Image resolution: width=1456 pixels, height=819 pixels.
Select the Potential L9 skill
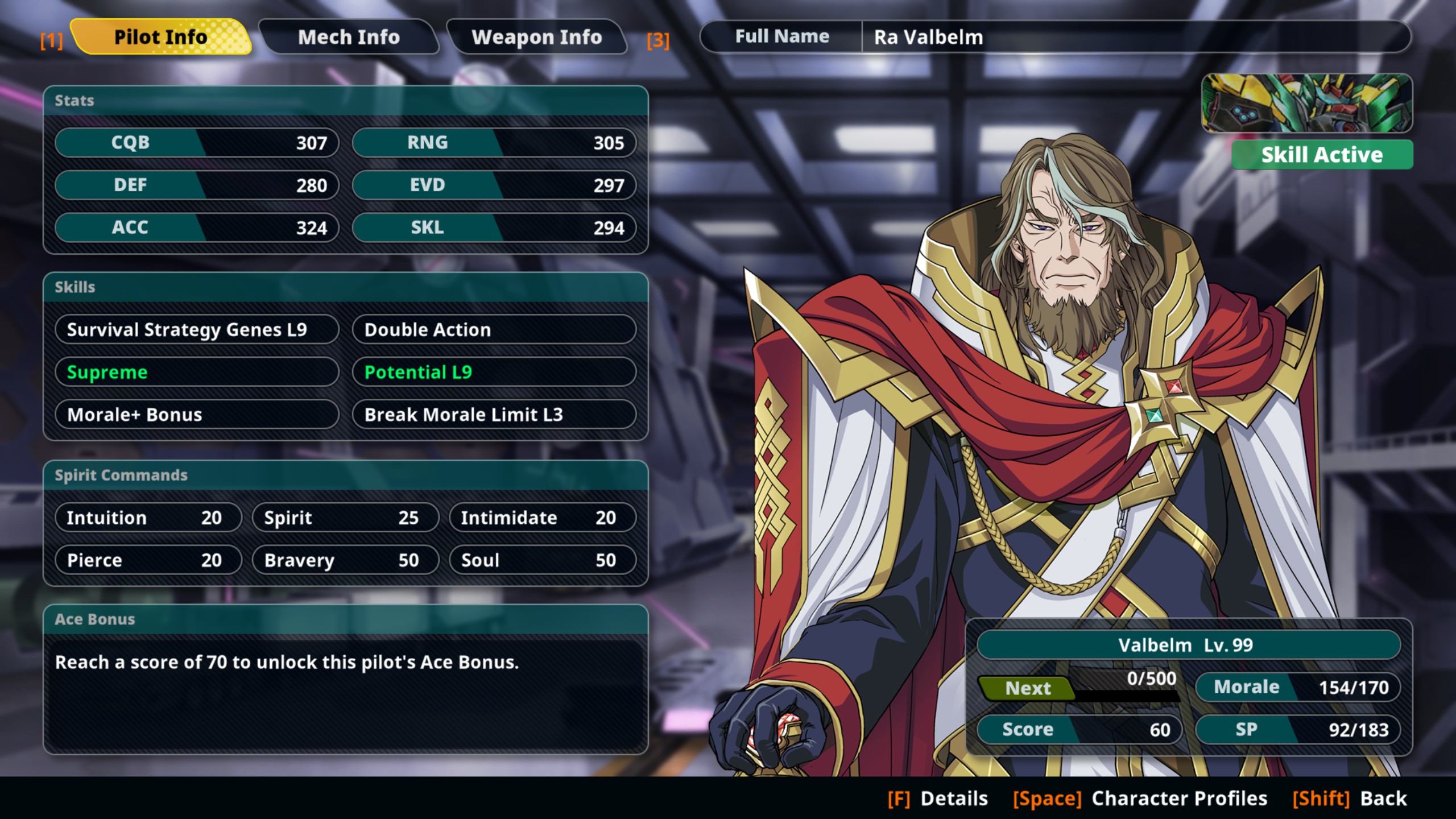(x=494, y=372)
